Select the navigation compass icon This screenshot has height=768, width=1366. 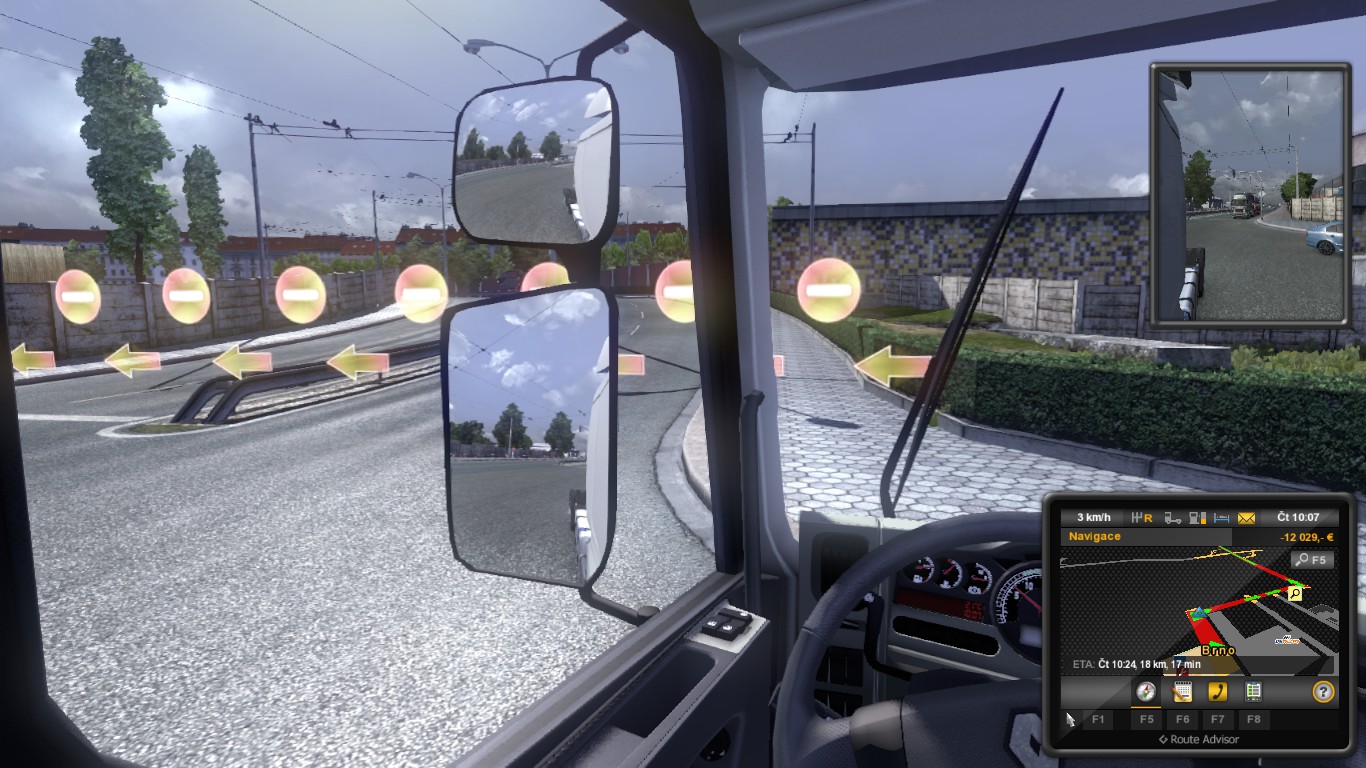coord(1144,692)
